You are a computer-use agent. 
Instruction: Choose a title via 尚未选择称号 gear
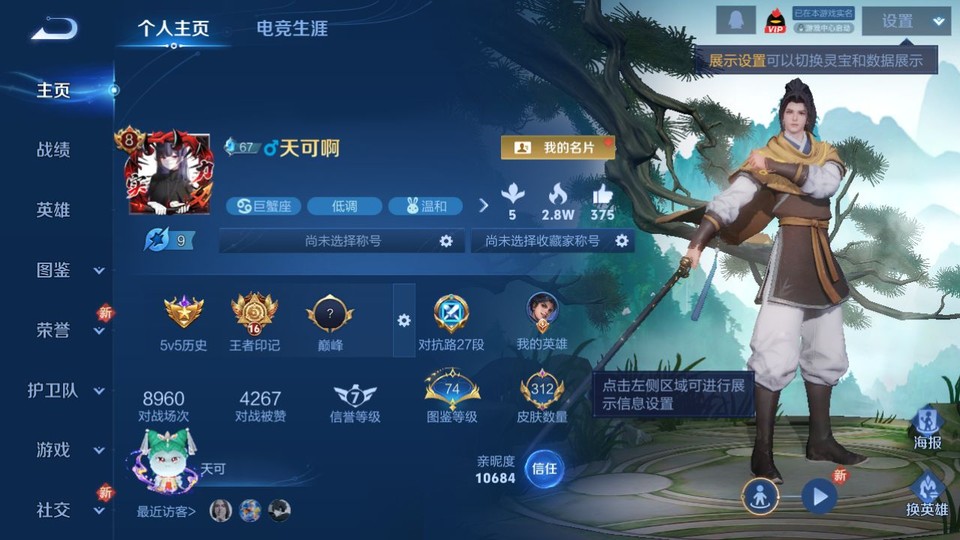pyautogui.click(x=446, y=241)
